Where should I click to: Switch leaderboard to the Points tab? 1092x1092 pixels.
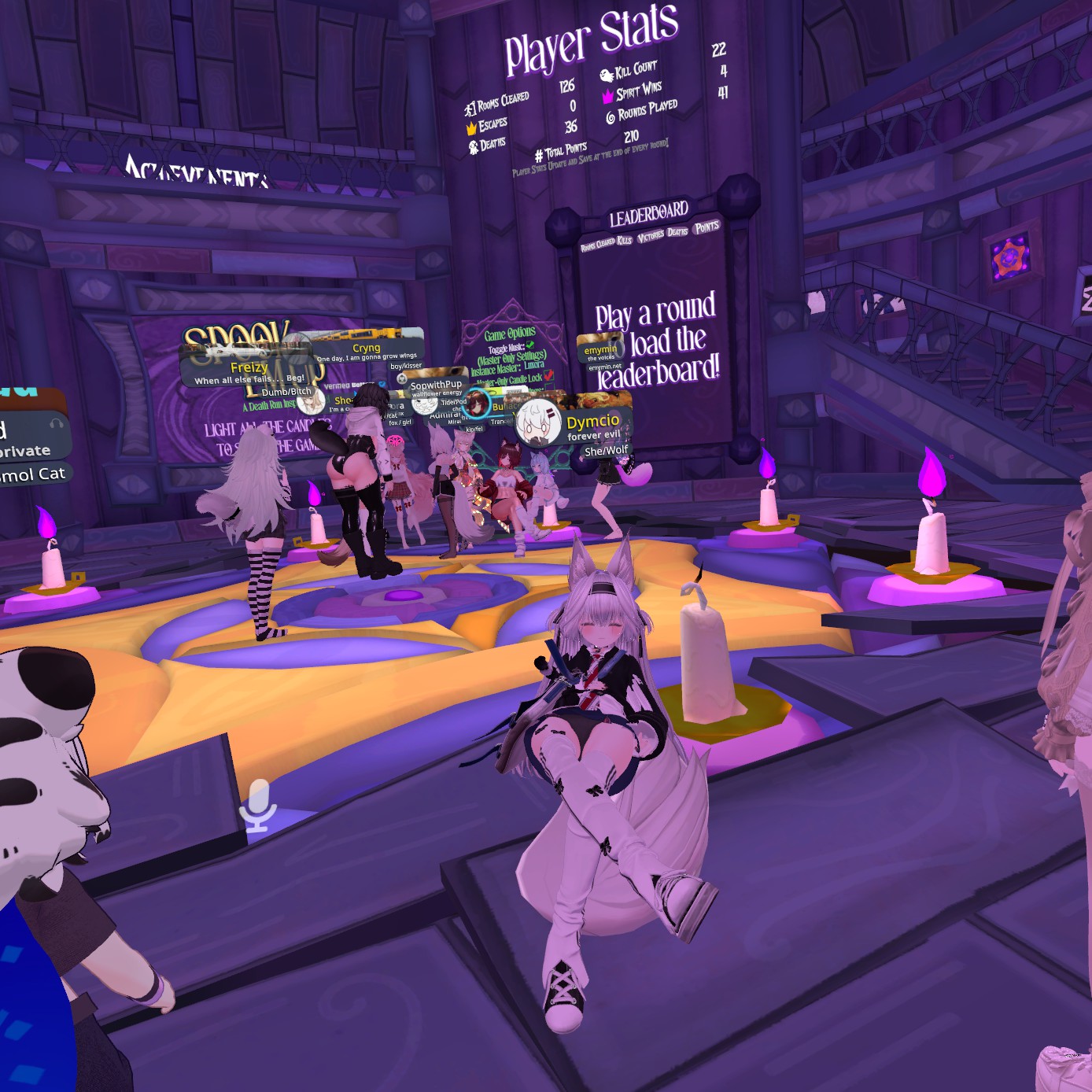tap(706, 227)
